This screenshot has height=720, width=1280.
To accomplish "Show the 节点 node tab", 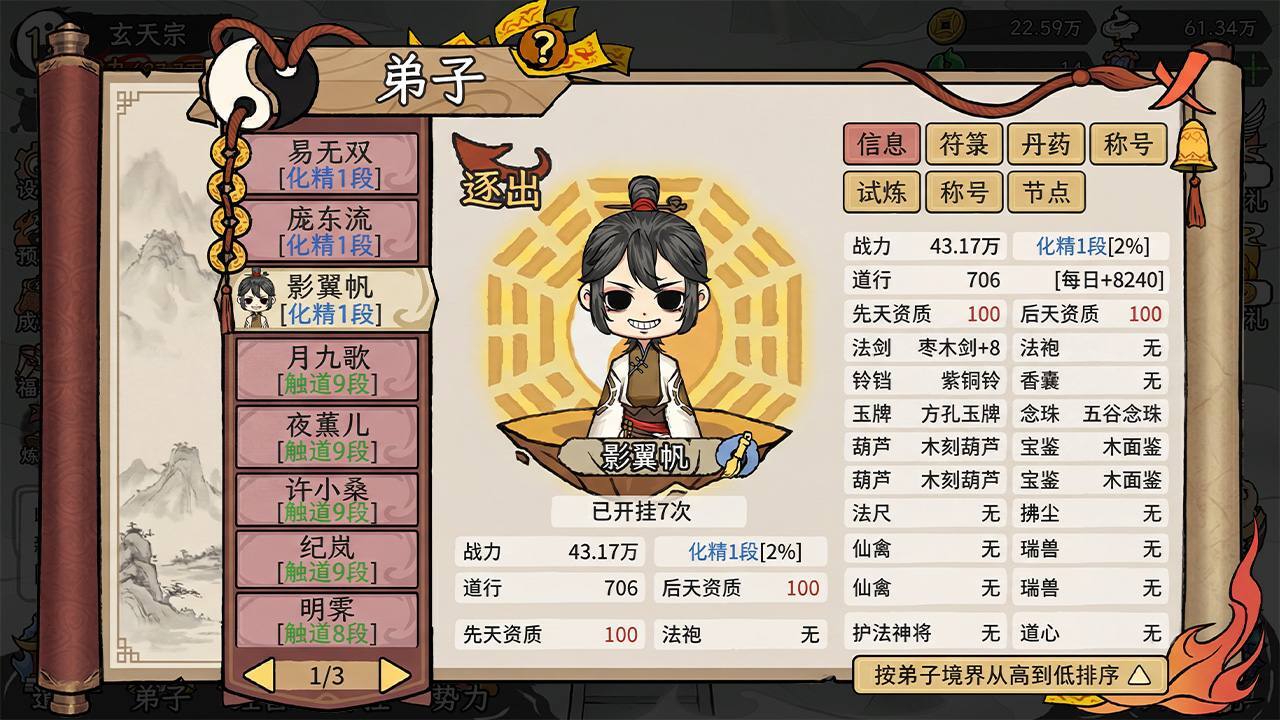I will (x=1046, y=192).
